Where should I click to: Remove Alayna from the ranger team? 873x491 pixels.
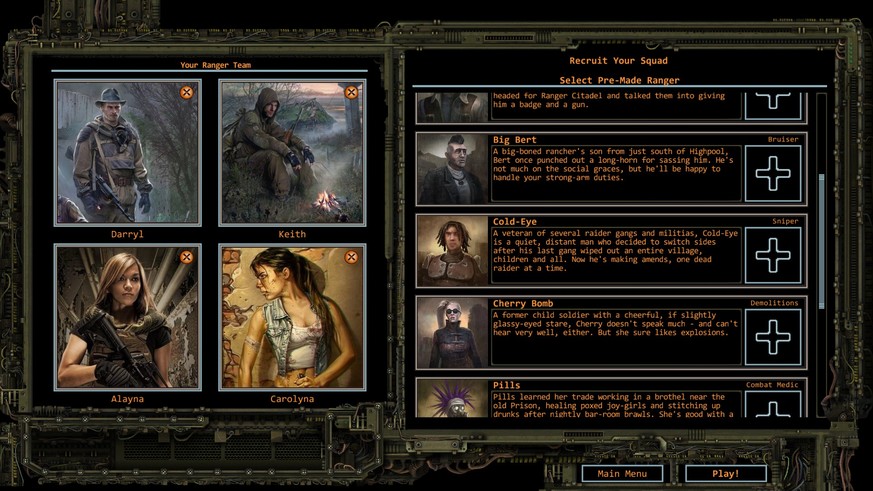click(186, 257)
